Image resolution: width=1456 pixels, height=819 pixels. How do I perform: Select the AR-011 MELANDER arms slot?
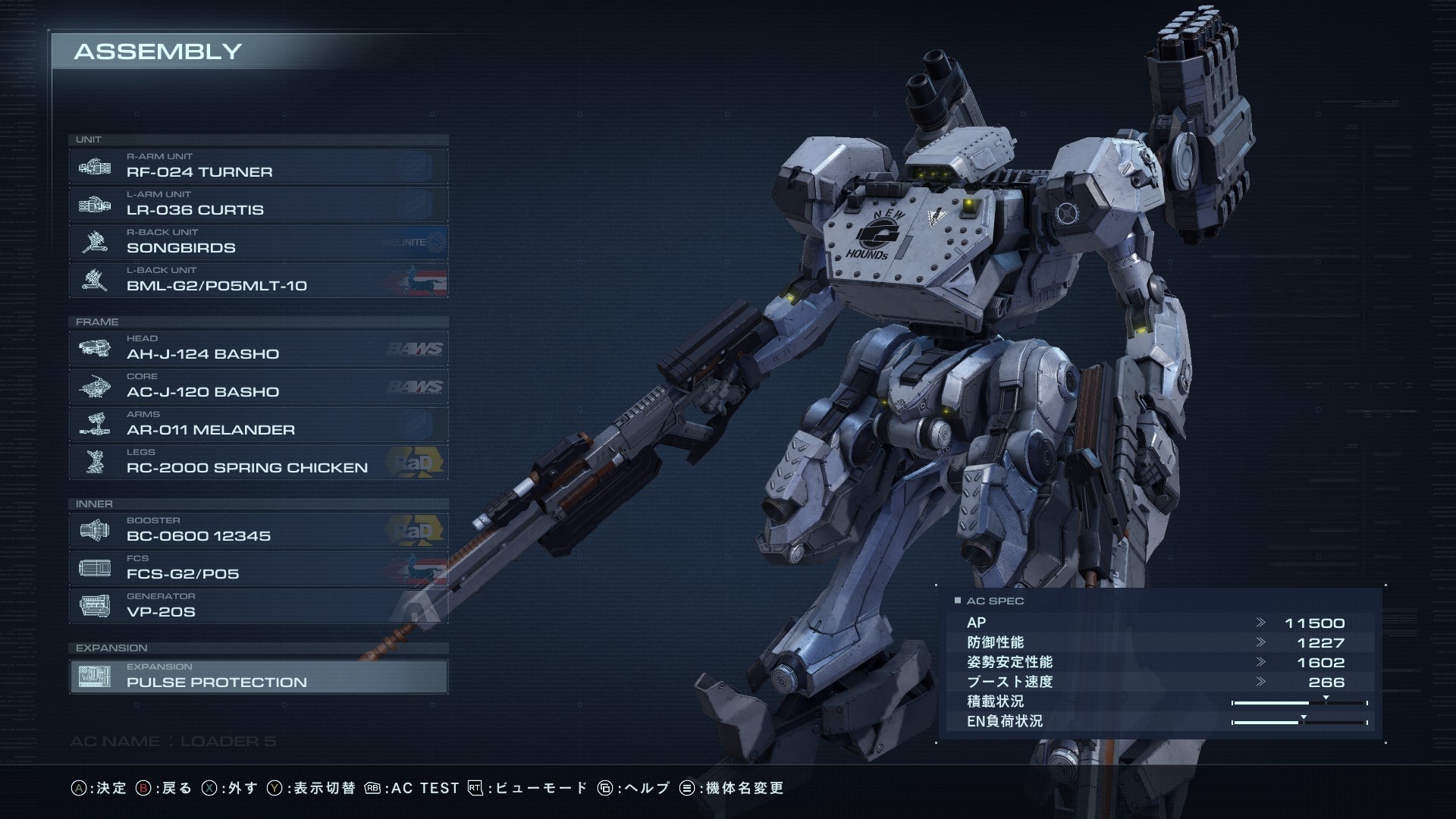point(258,424)
